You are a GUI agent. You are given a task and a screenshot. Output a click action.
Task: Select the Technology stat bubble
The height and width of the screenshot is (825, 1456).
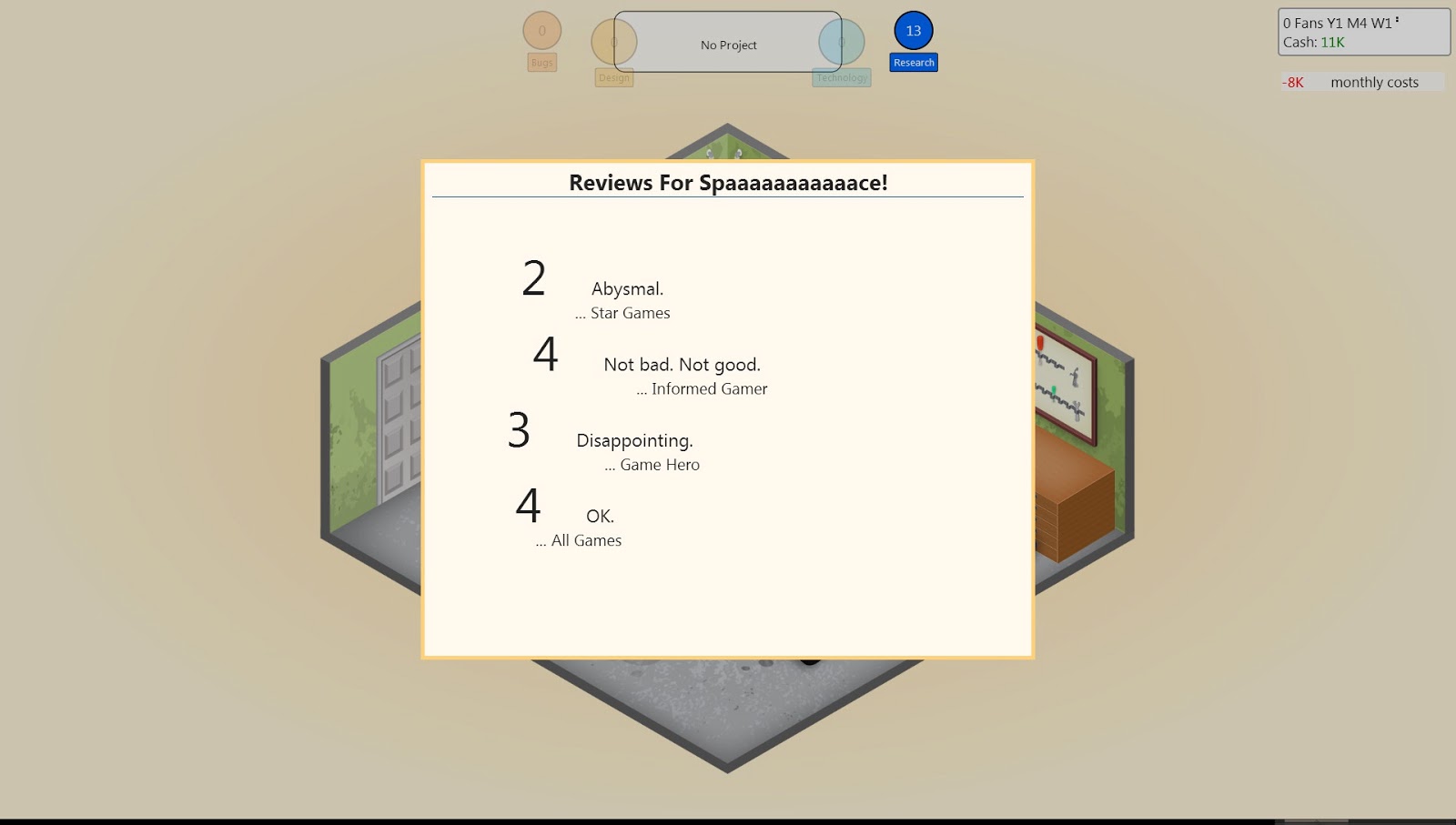(x=842, y=43)
